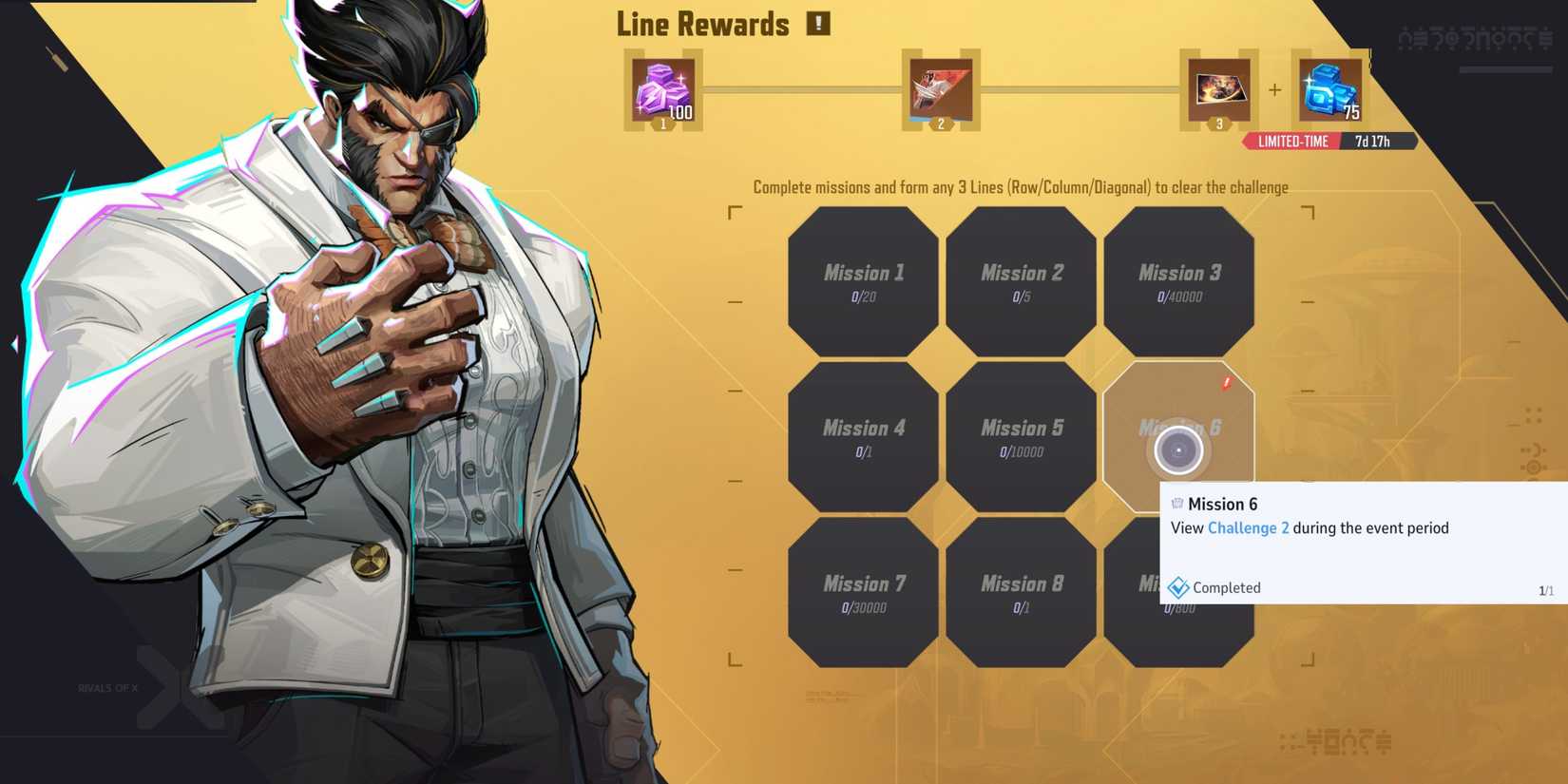Image resolution: width=1568 pixels, height=784 pixels.
Task: Open the Mission 8 tile
Action: click(x=1021, y=589)
